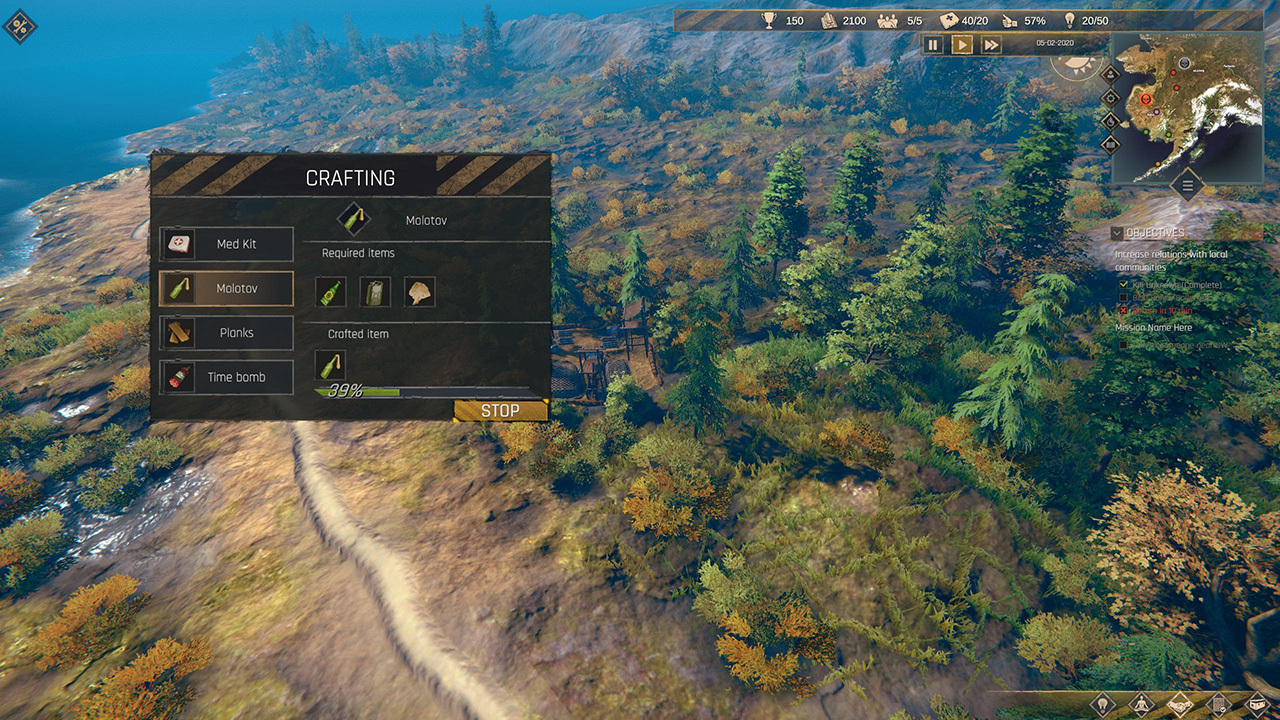Inspect the cloth rag required item

419,292
